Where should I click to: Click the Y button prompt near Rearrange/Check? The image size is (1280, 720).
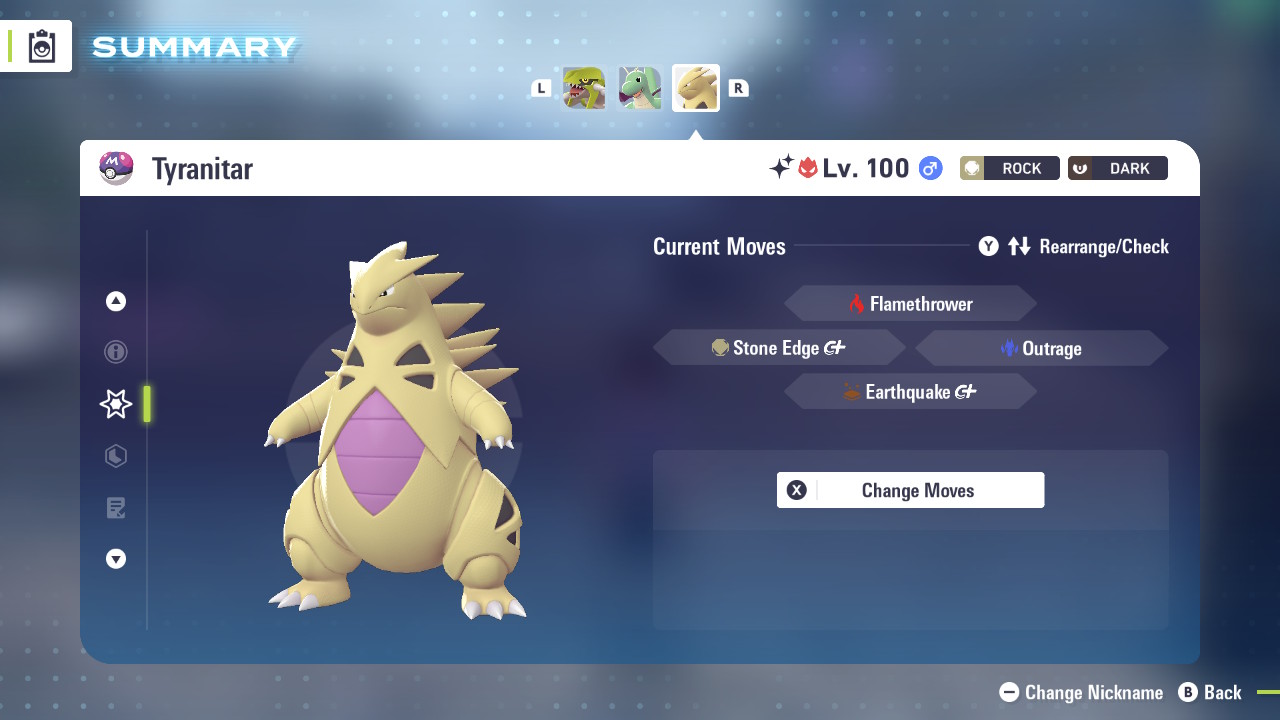click(988, 246)
